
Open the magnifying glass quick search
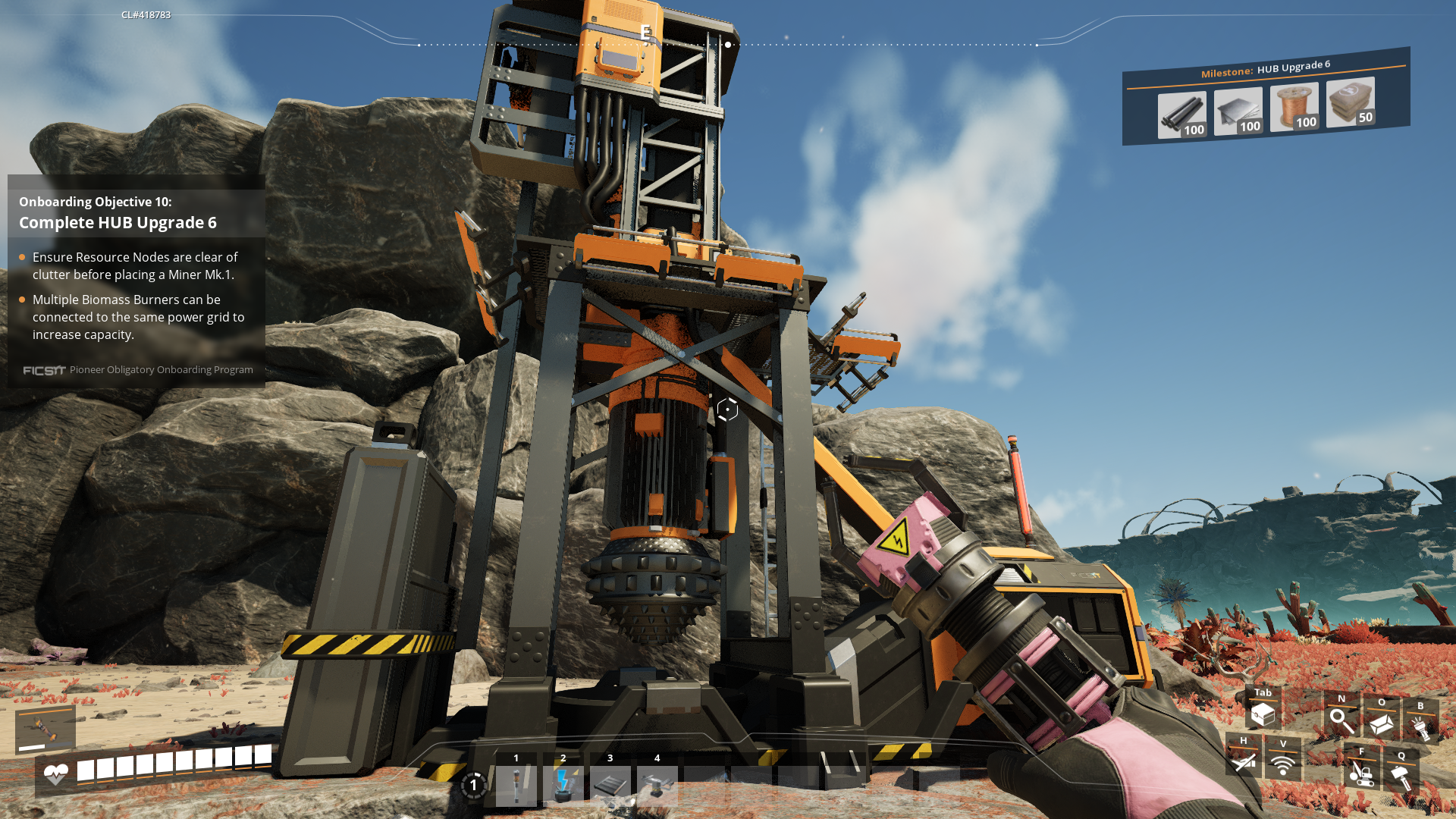click(1341, 720)
